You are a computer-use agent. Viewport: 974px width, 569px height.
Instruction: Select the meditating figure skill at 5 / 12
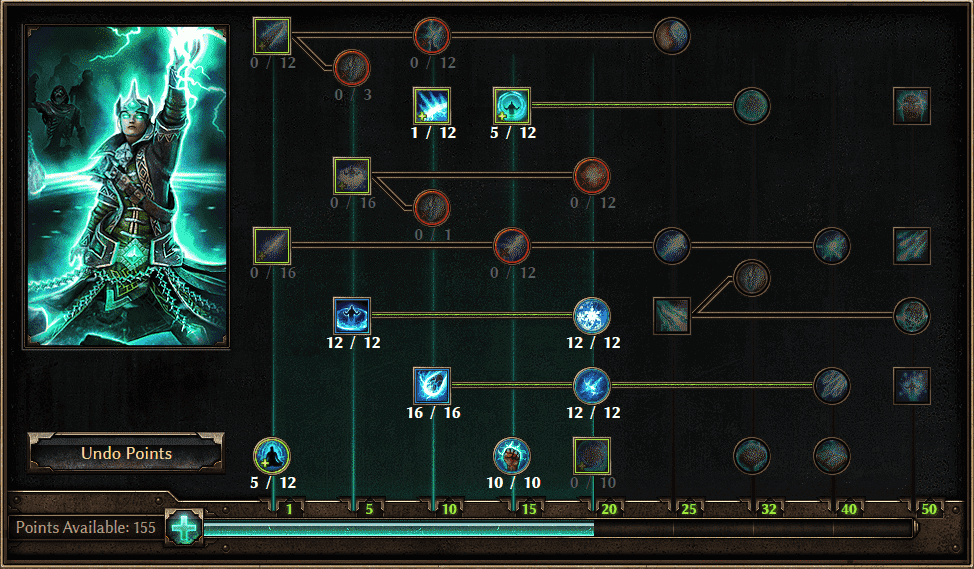(x=272, y=456)
